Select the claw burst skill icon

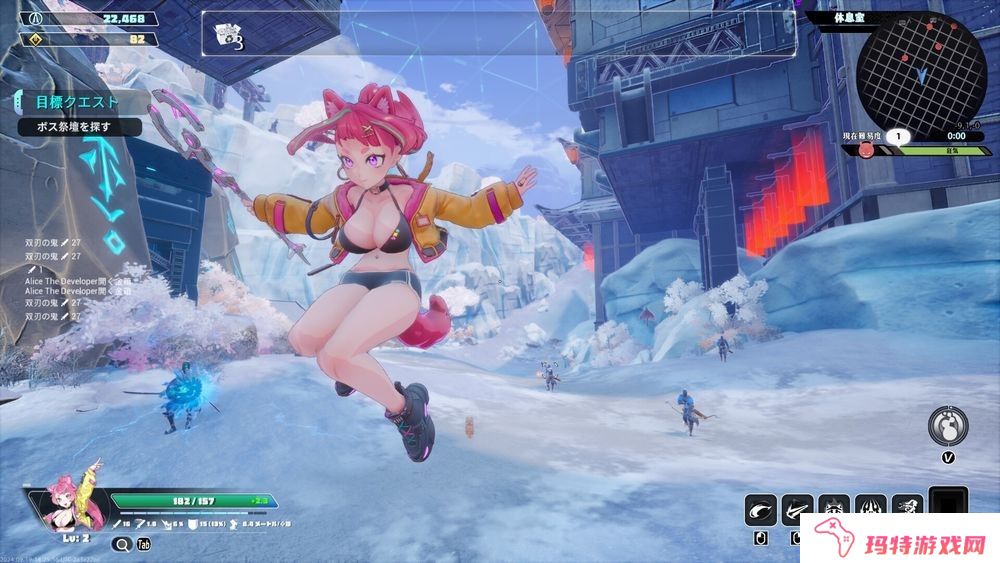click(869, 510)
